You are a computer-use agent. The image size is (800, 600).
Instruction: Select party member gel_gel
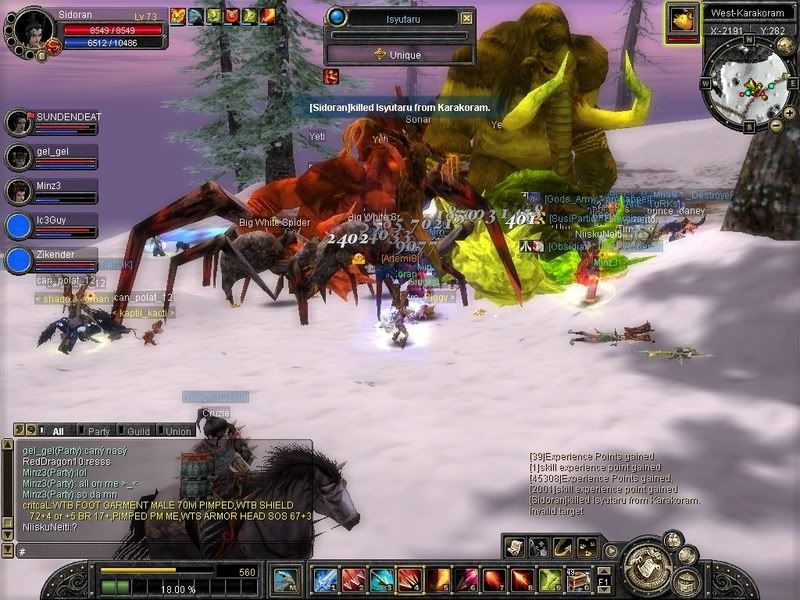19,157
